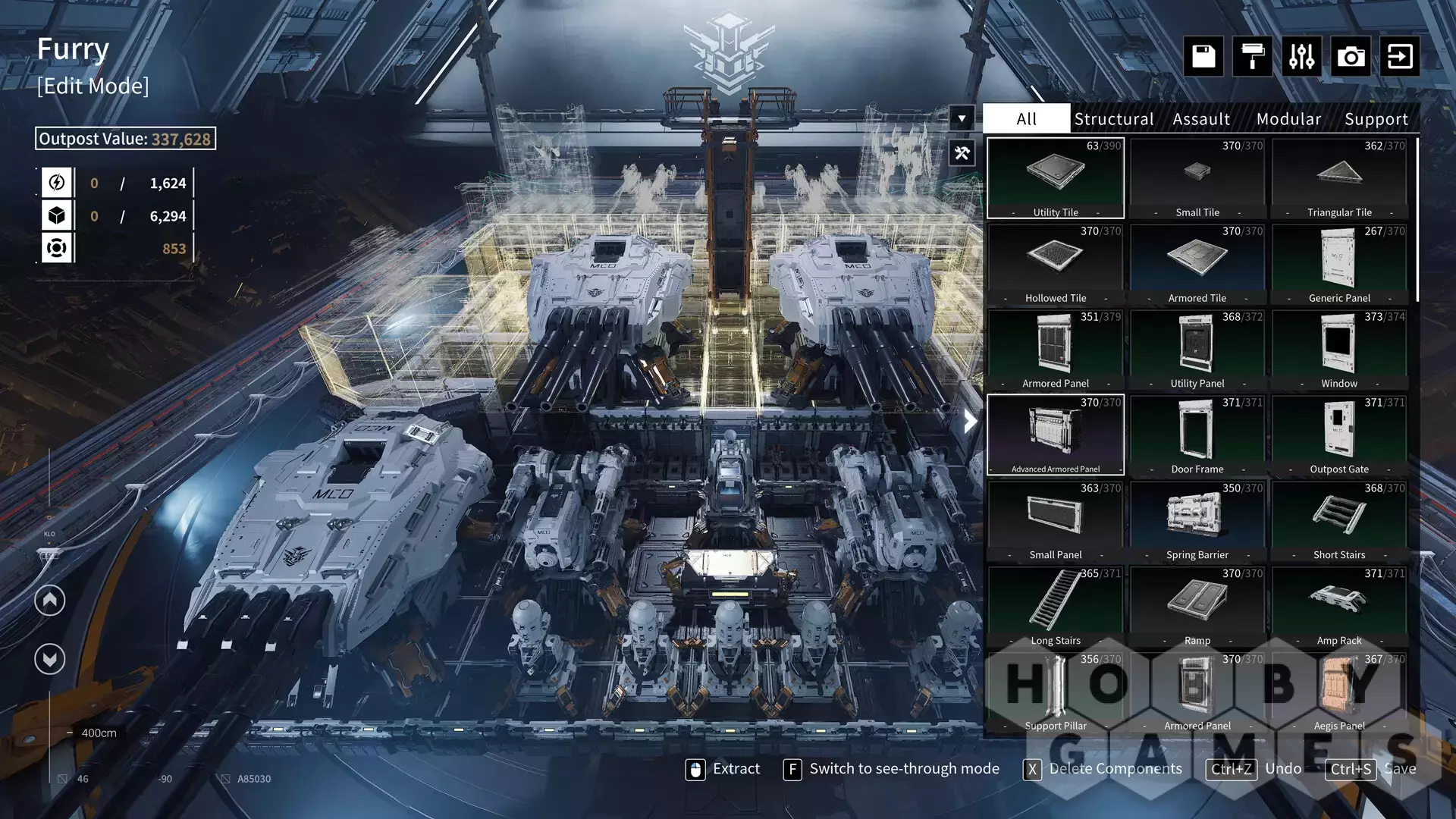Image resolution: width=1456 pixels, height=819 pixels.
Task: Open the dropdown arrow beside the component tabs
Action: (962, 118)
